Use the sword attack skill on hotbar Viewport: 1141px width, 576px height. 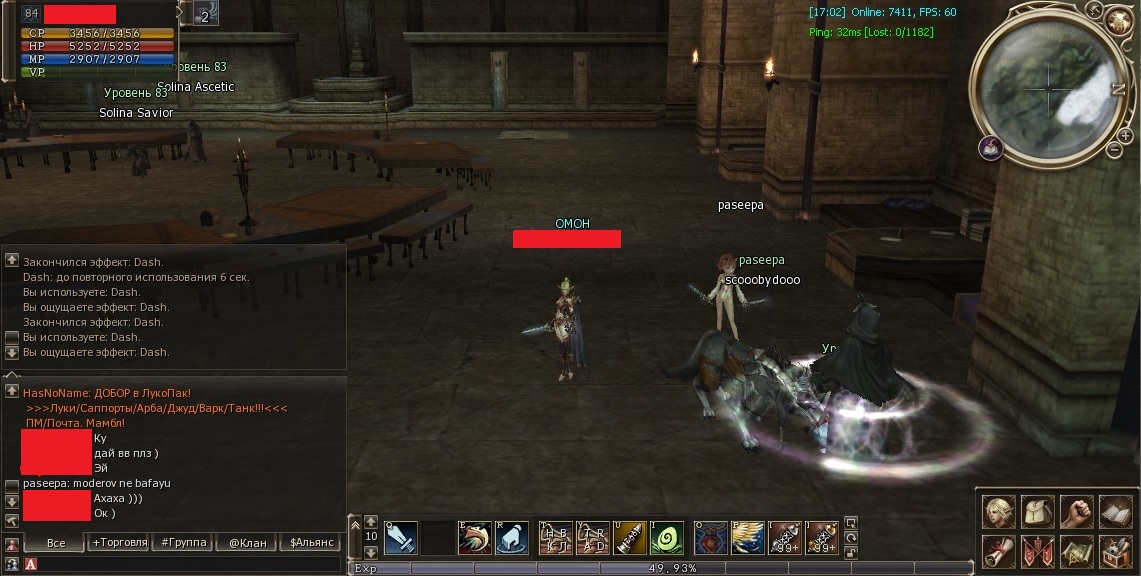pyautogui.click(x=401, y=539)
